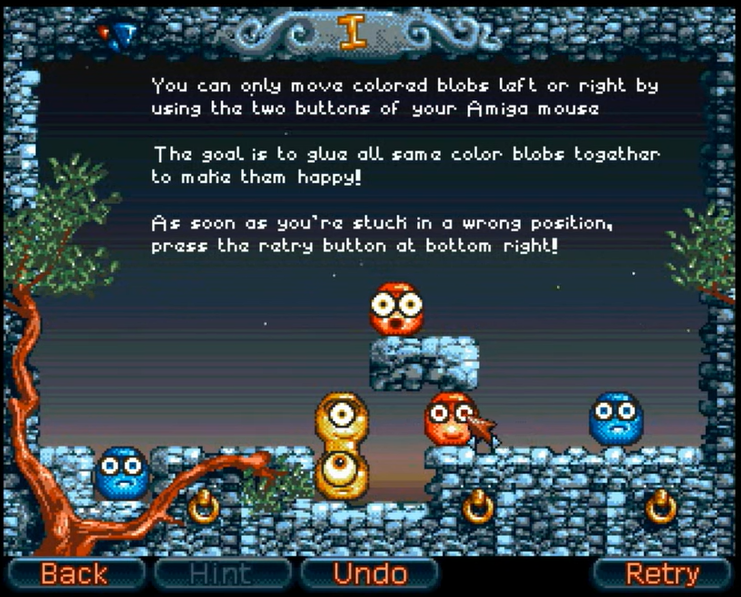This screenshot has width=741, height=597.
Task: Go back using the Back button
Action: (x=74, y=573)
